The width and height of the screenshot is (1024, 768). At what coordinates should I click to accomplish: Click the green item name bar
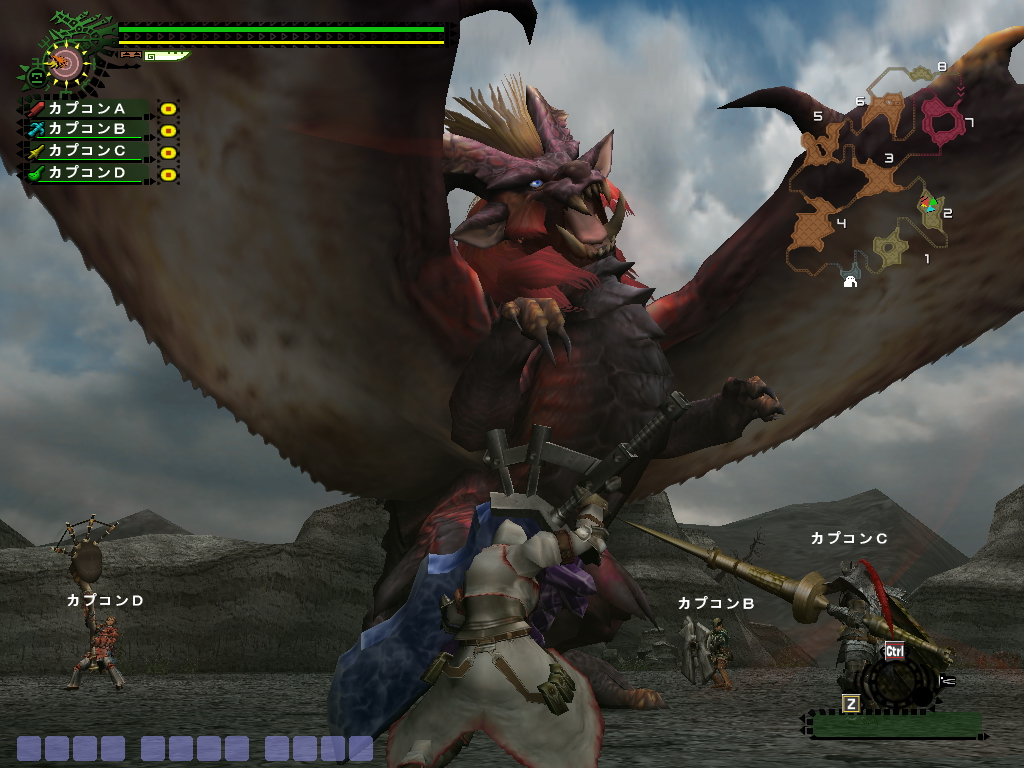click(895, 724)
